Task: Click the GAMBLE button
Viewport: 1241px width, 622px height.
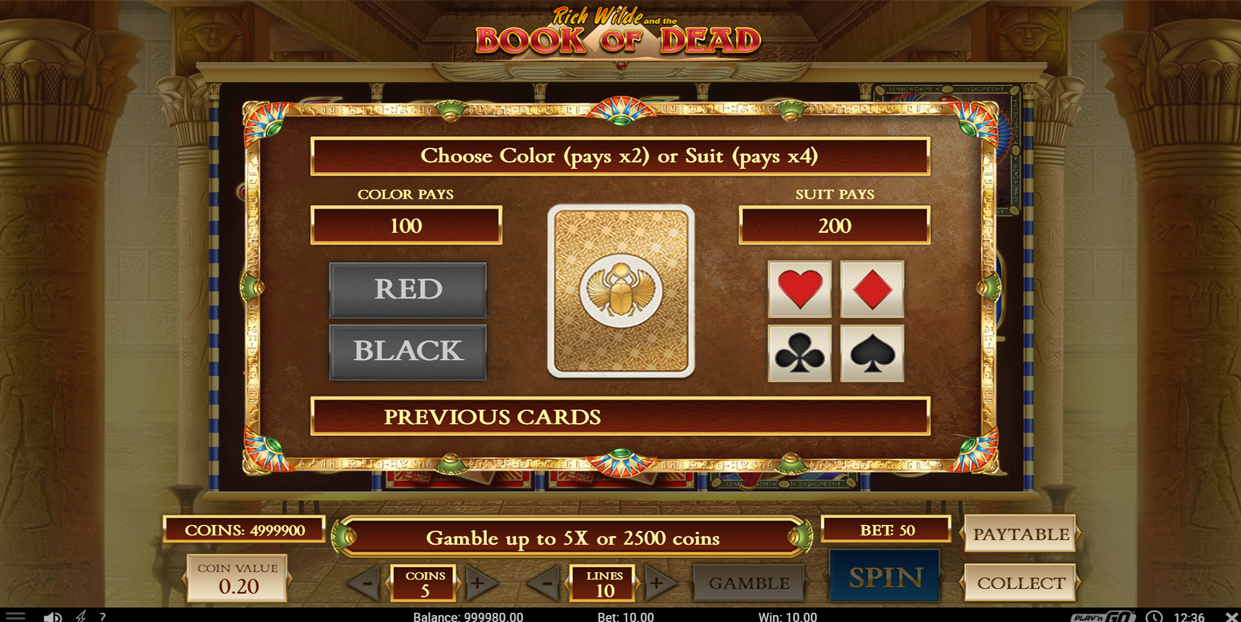Action: pyautogui.click(x=749, y=583)
